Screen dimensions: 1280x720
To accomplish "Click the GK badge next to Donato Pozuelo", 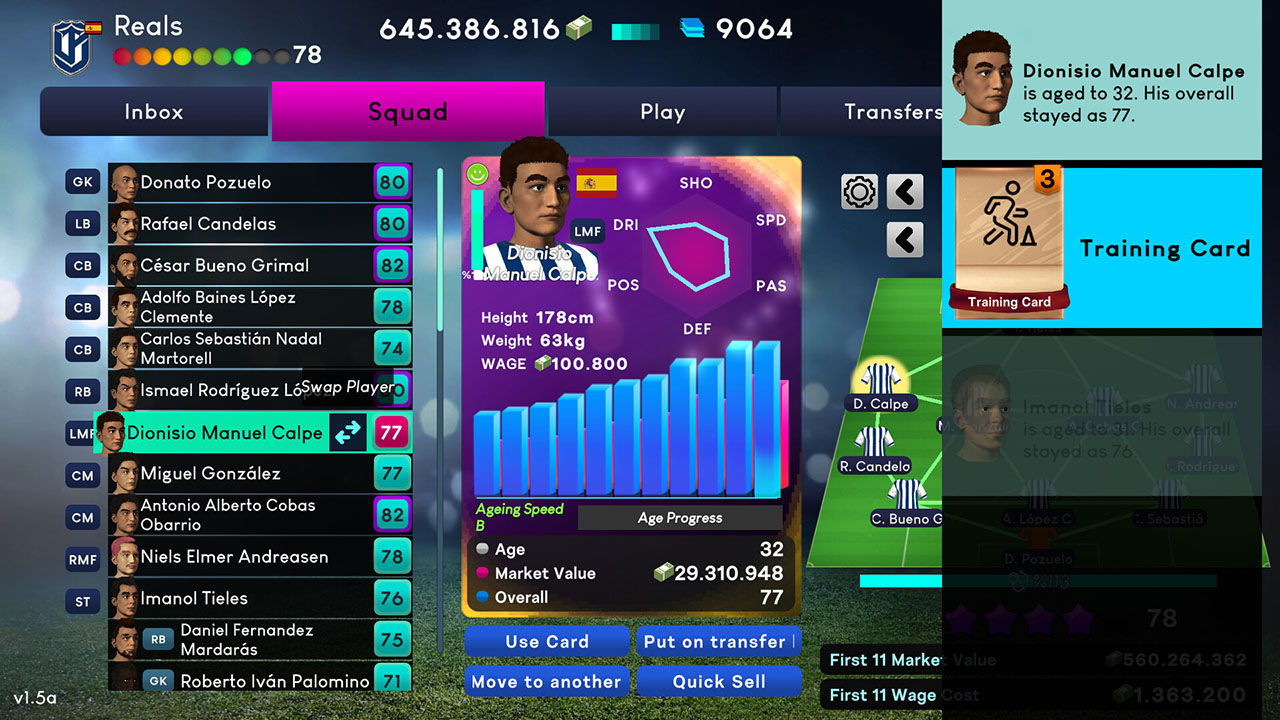I will tap(82, 181).
